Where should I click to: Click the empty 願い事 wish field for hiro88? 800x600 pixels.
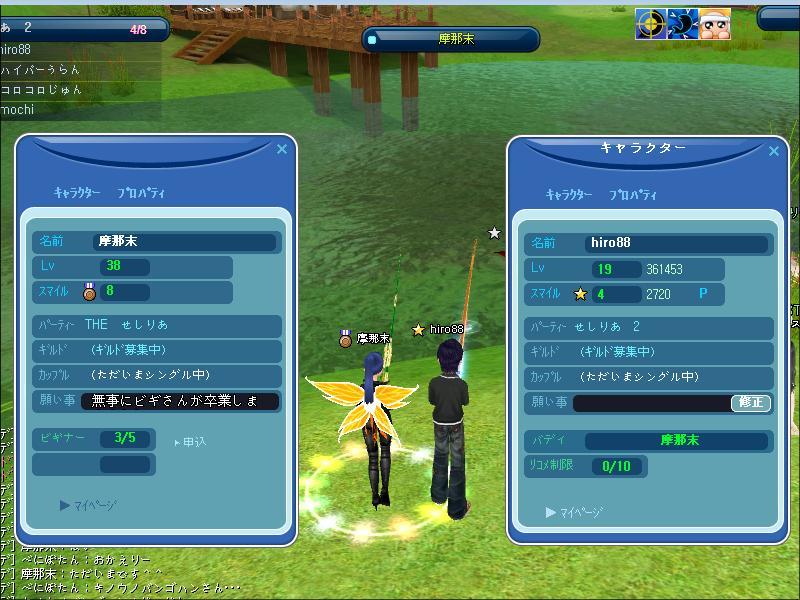tap(653, 403)
